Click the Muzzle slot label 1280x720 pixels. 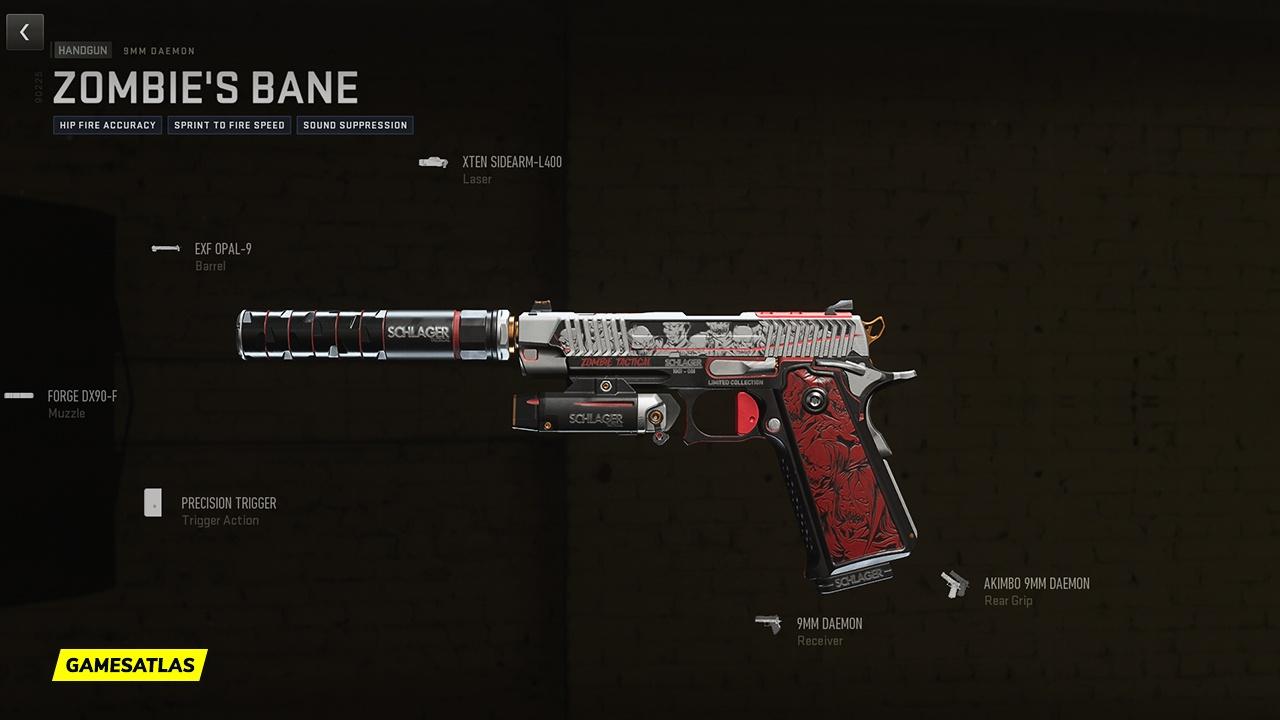[x=67, y=413]
